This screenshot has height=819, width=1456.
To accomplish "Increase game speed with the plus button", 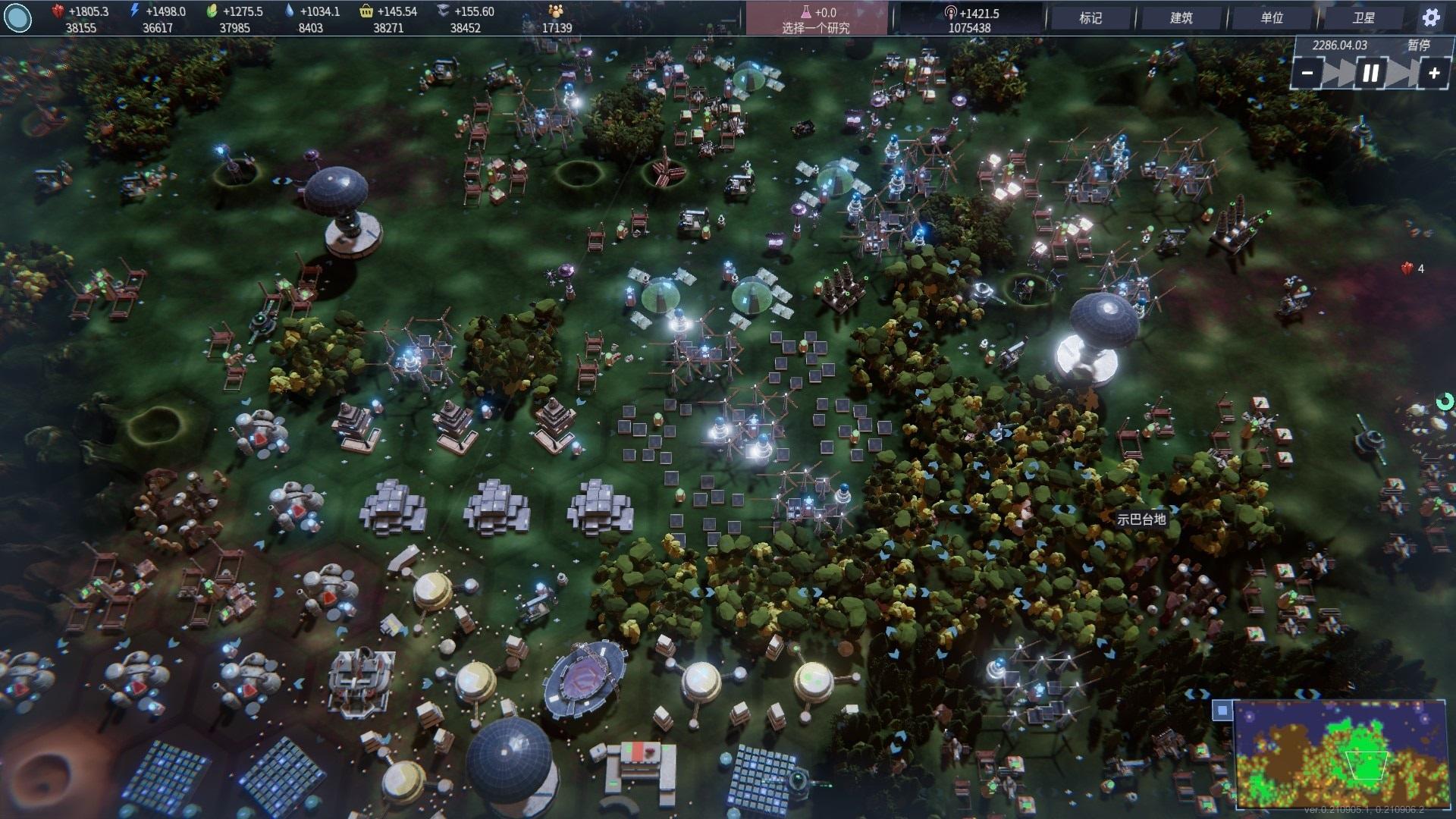I will [x=1434, y=74].
